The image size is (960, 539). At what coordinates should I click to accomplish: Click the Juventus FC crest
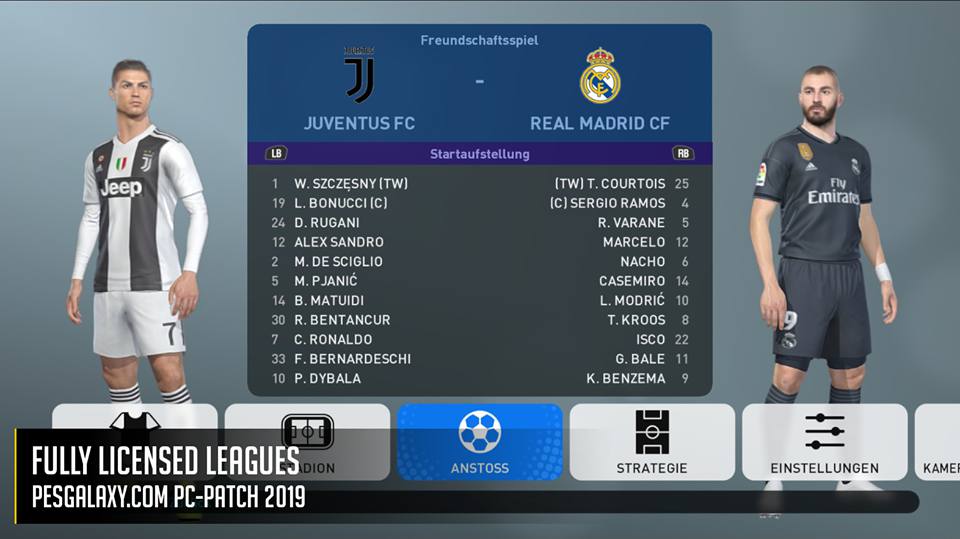(359, 76)
